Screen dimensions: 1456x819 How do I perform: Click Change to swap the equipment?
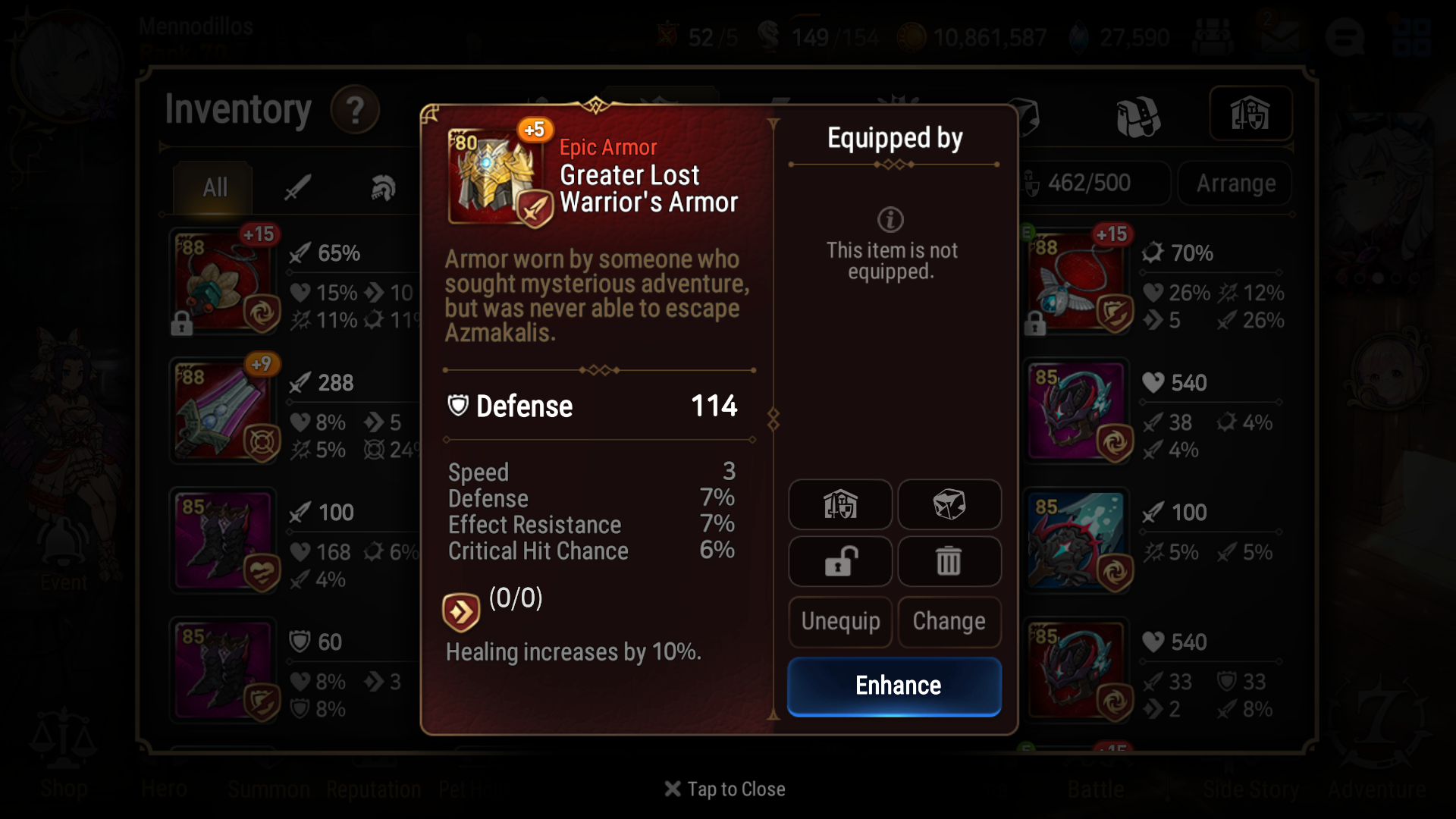tap(949, 622)
